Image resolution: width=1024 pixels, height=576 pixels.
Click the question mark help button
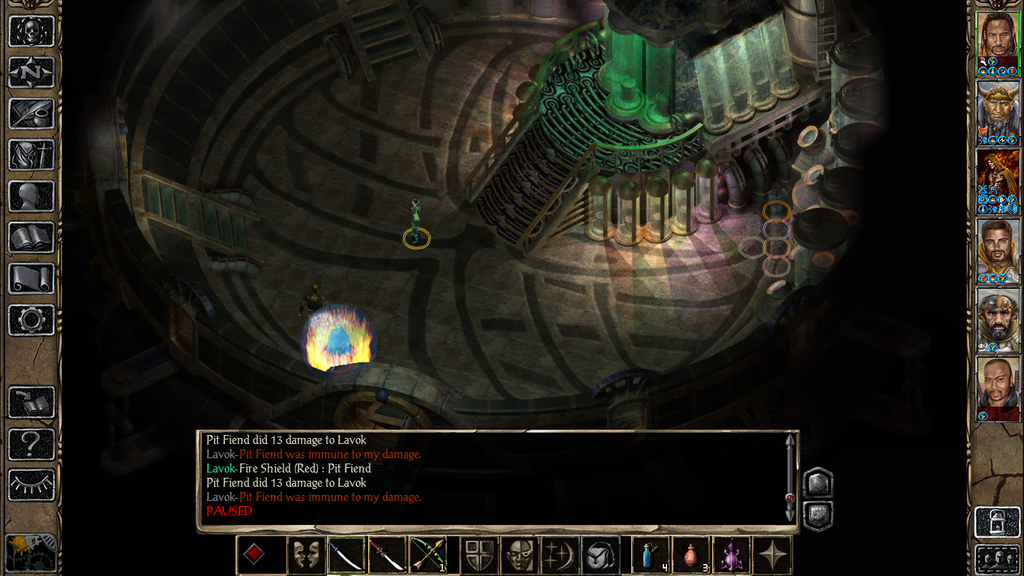click(x=31, y=443)
